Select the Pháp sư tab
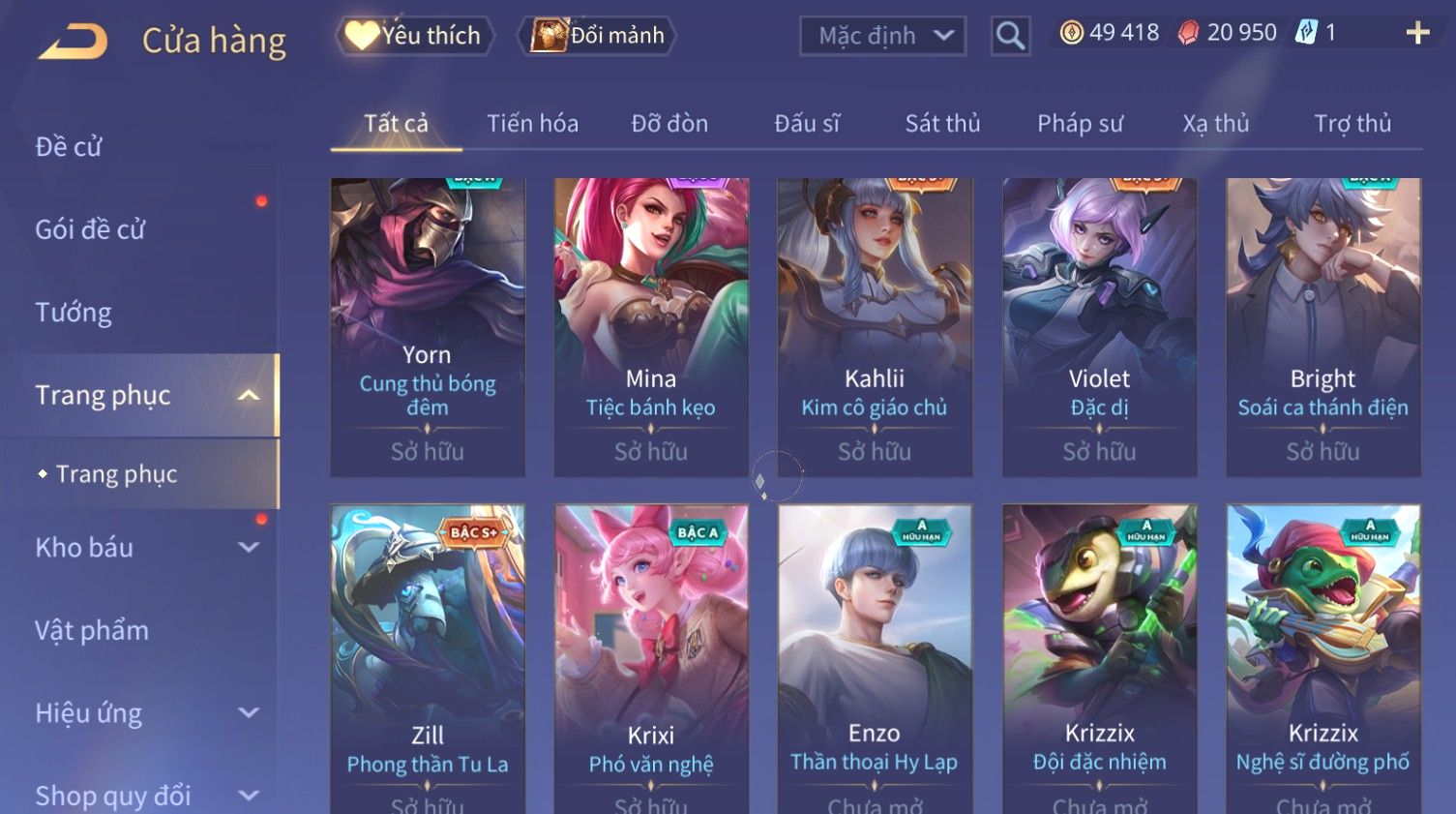Image resolution: width=1456 pixels, height=814 pixels. point(1080,124)
